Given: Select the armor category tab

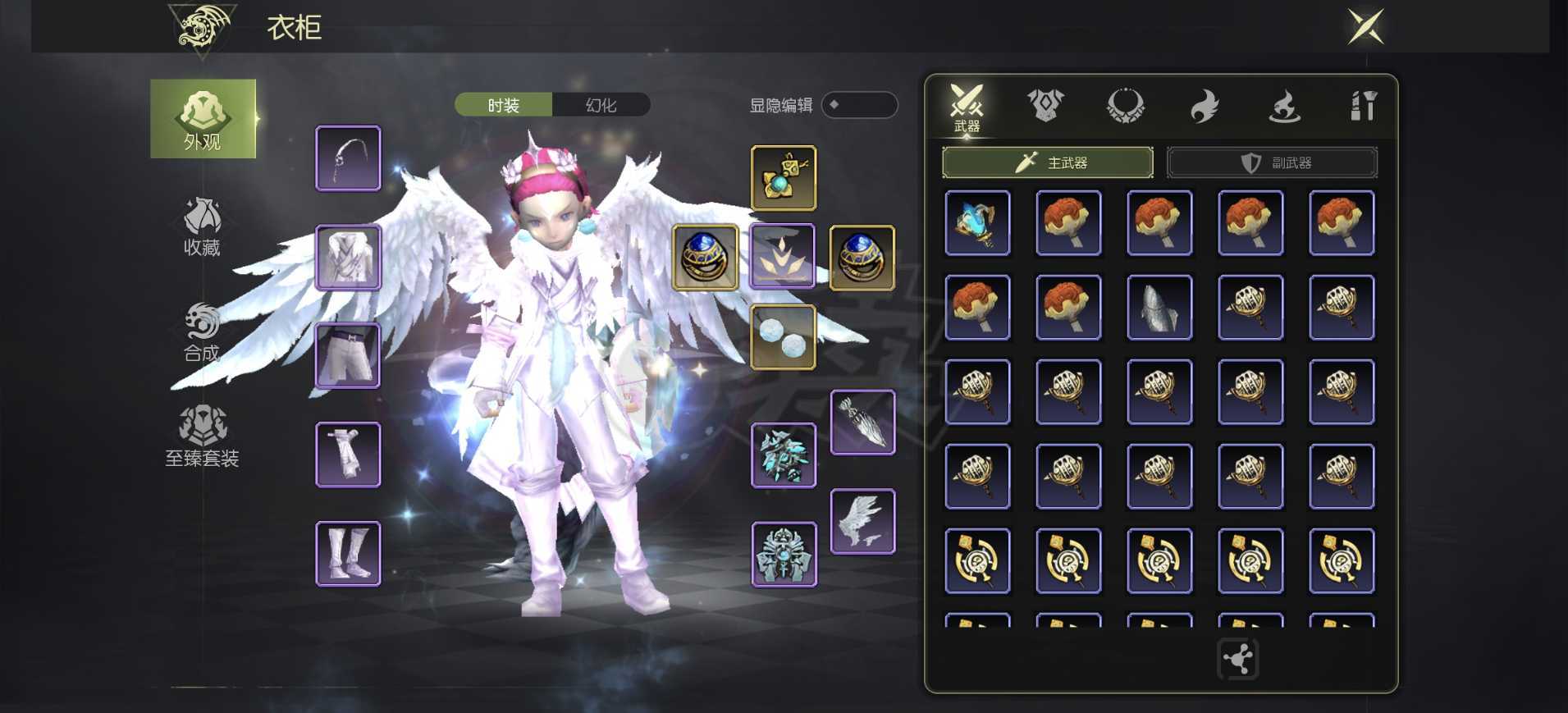Looking at the screenshot, I should coord(1045,106).
